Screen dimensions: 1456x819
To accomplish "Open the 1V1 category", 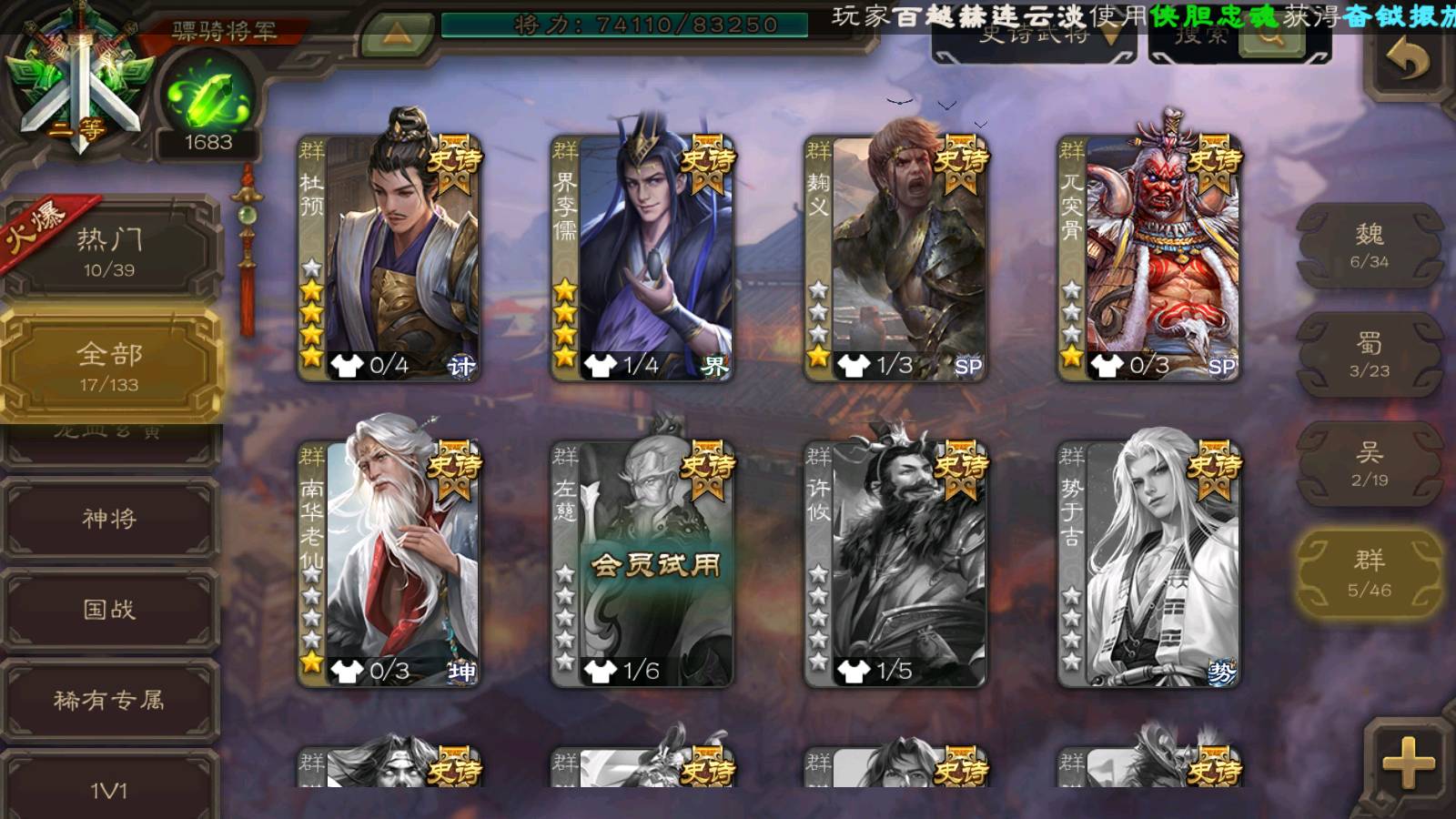I will 109,788.
